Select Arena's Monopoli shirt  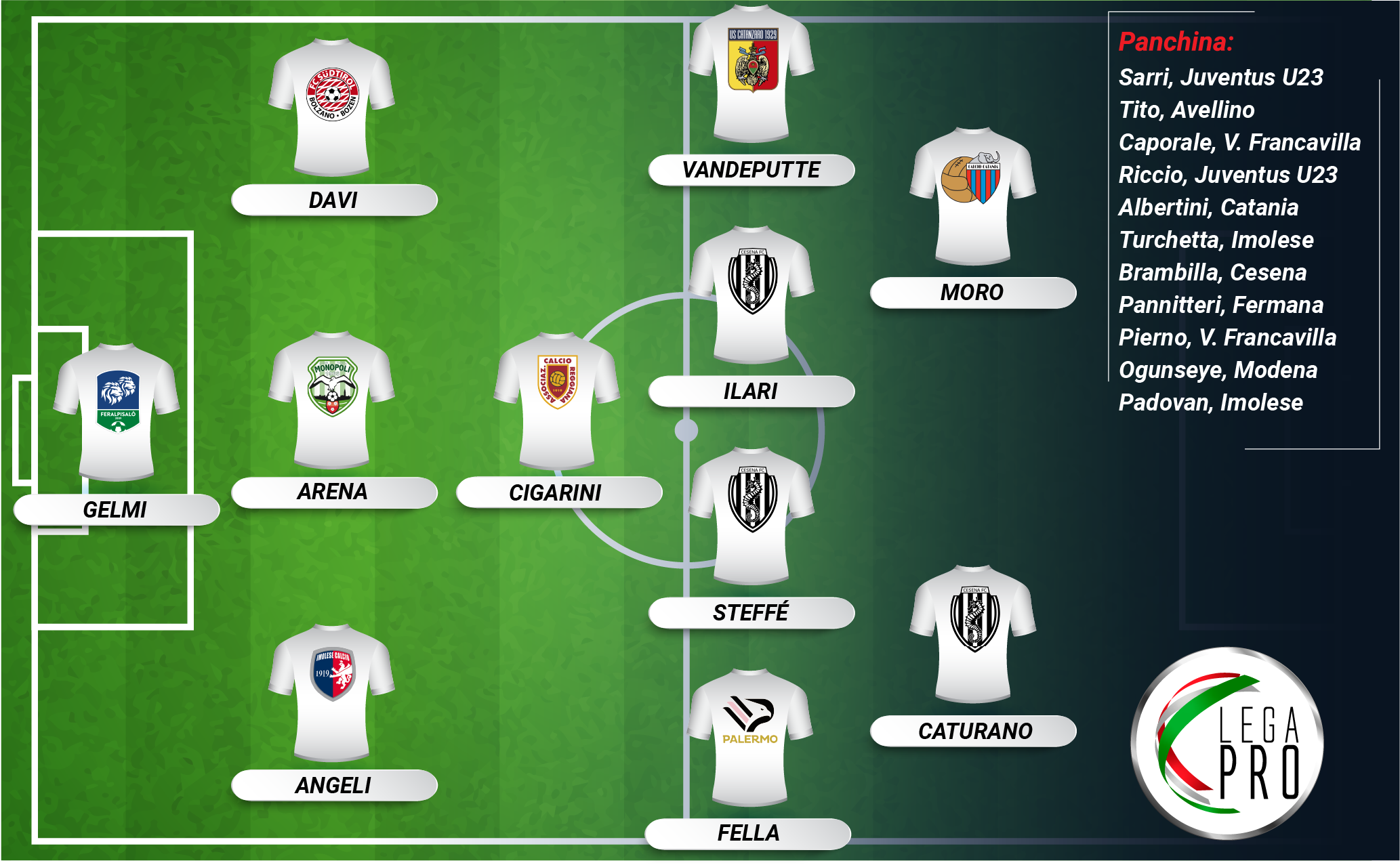pos(331,399)
